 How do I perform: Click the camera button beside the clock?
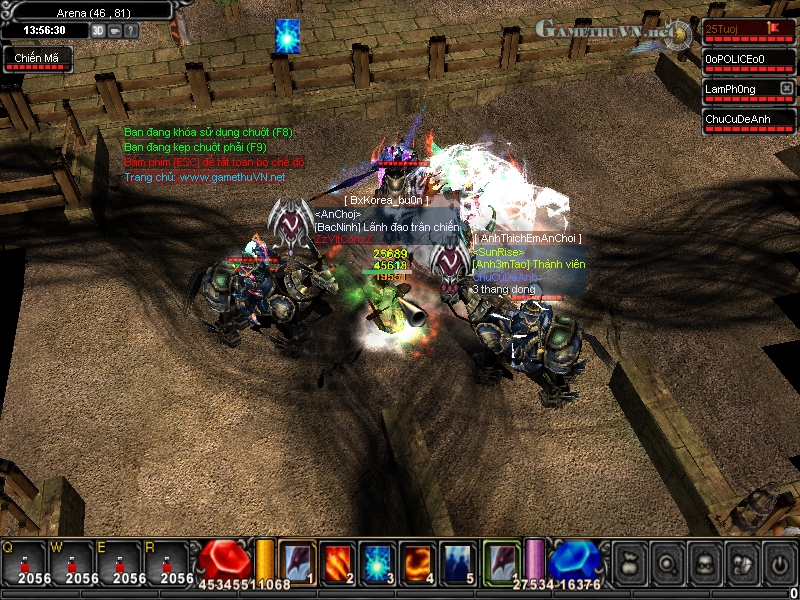pos(115,30)
